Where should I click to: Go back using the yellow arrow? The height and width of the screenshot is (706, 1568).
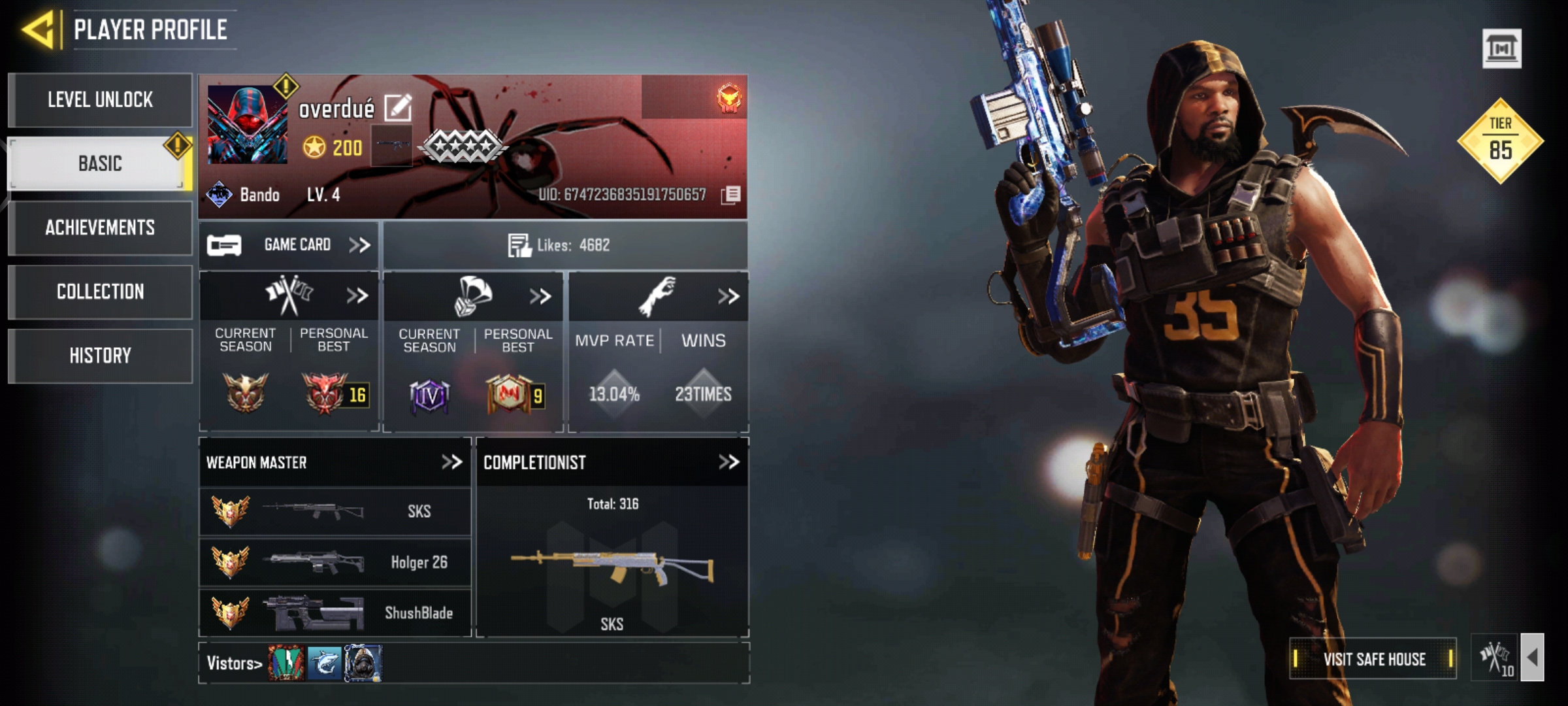coord(38,30)
